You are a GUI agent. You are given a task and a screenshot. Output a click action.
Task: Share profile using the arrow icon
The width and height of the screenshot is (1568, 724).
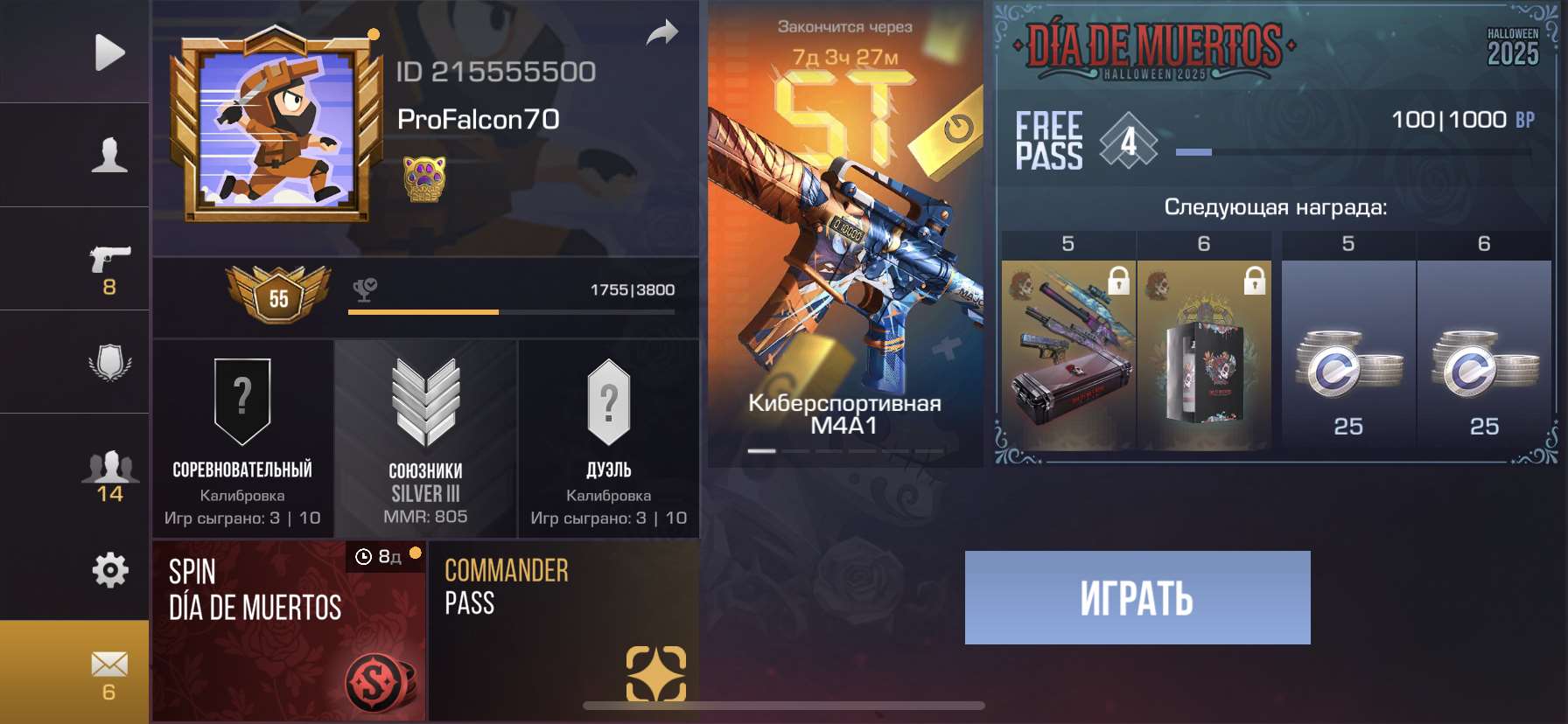tap(662, 34)
